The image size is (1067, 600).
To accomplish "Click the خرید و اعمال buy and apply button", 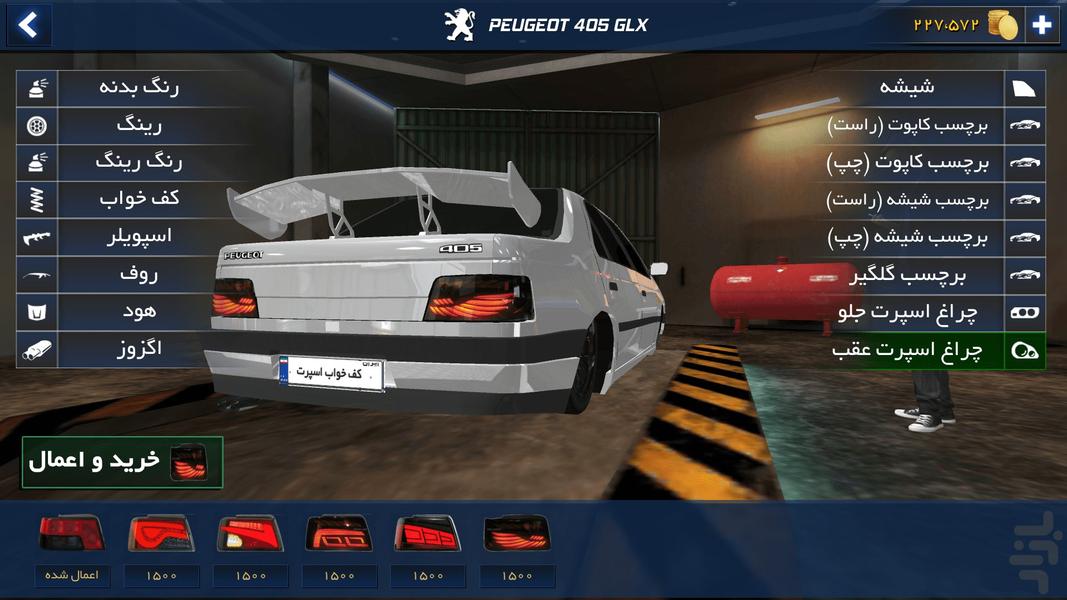I will click(x=122, y=462).
